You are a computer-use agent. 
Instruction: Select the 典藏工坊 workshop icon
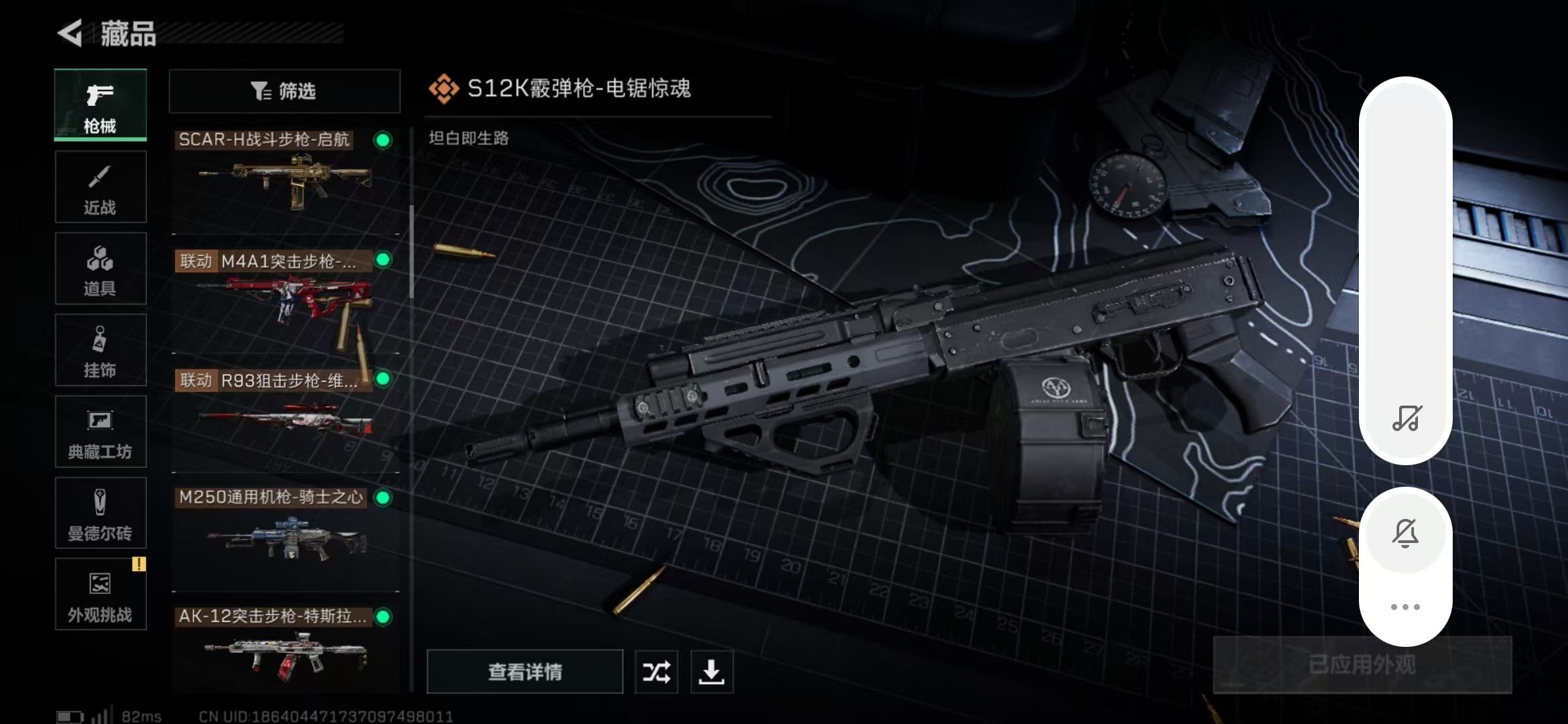click(x=99, y=432)
